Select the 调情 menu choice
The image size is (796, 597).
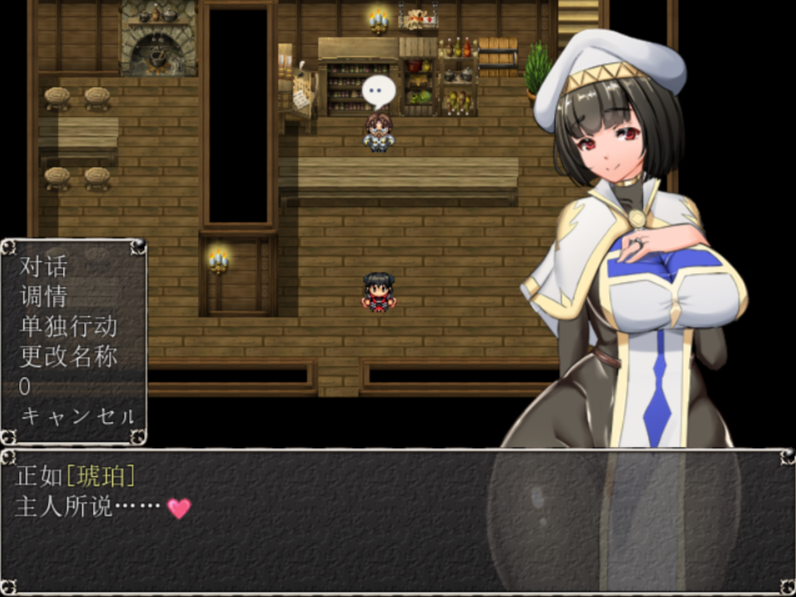[x=44, y=296]
